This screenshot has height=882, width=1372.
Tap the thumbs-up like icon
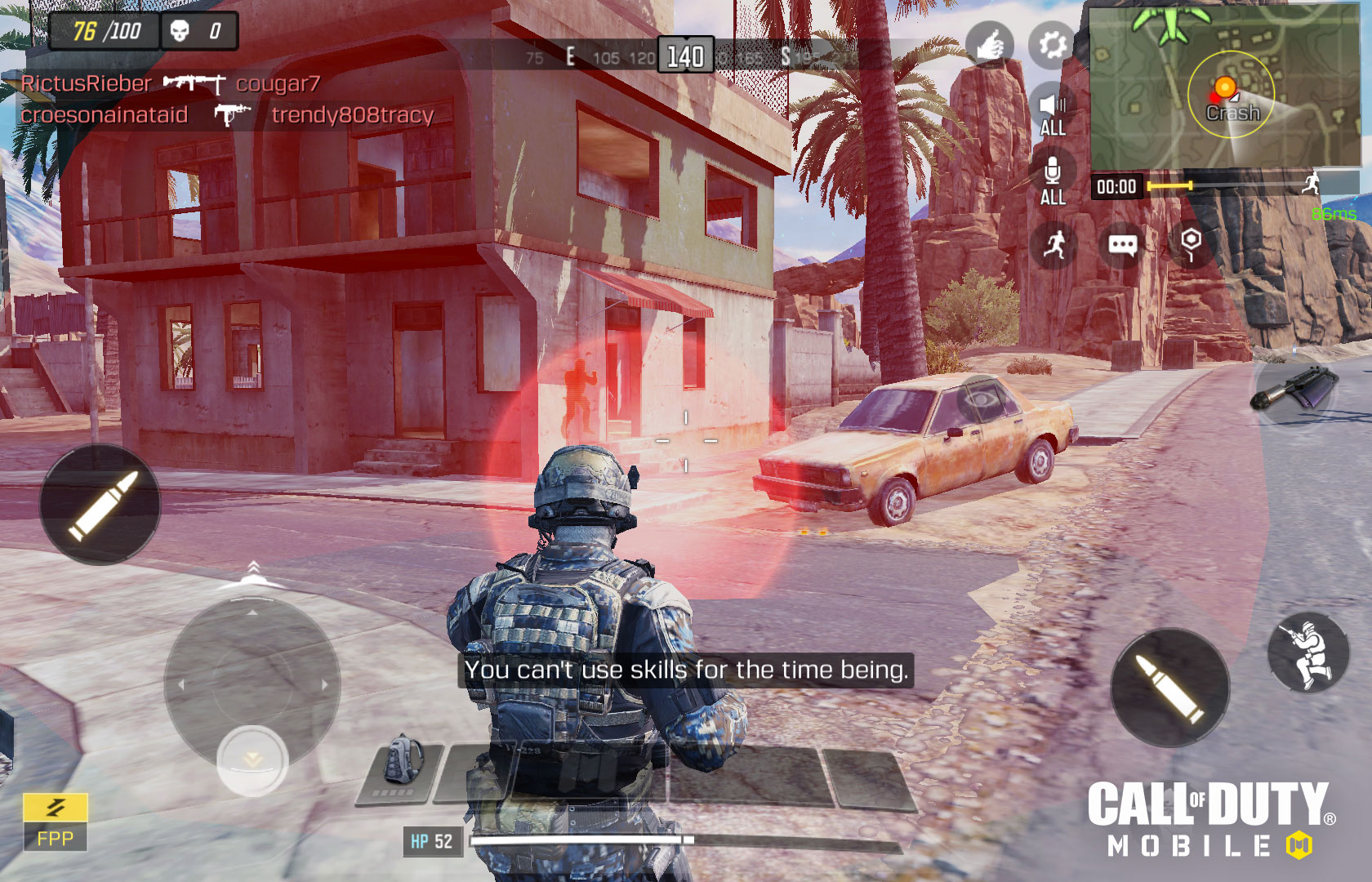pyautogui.click(x=989, y=45)
